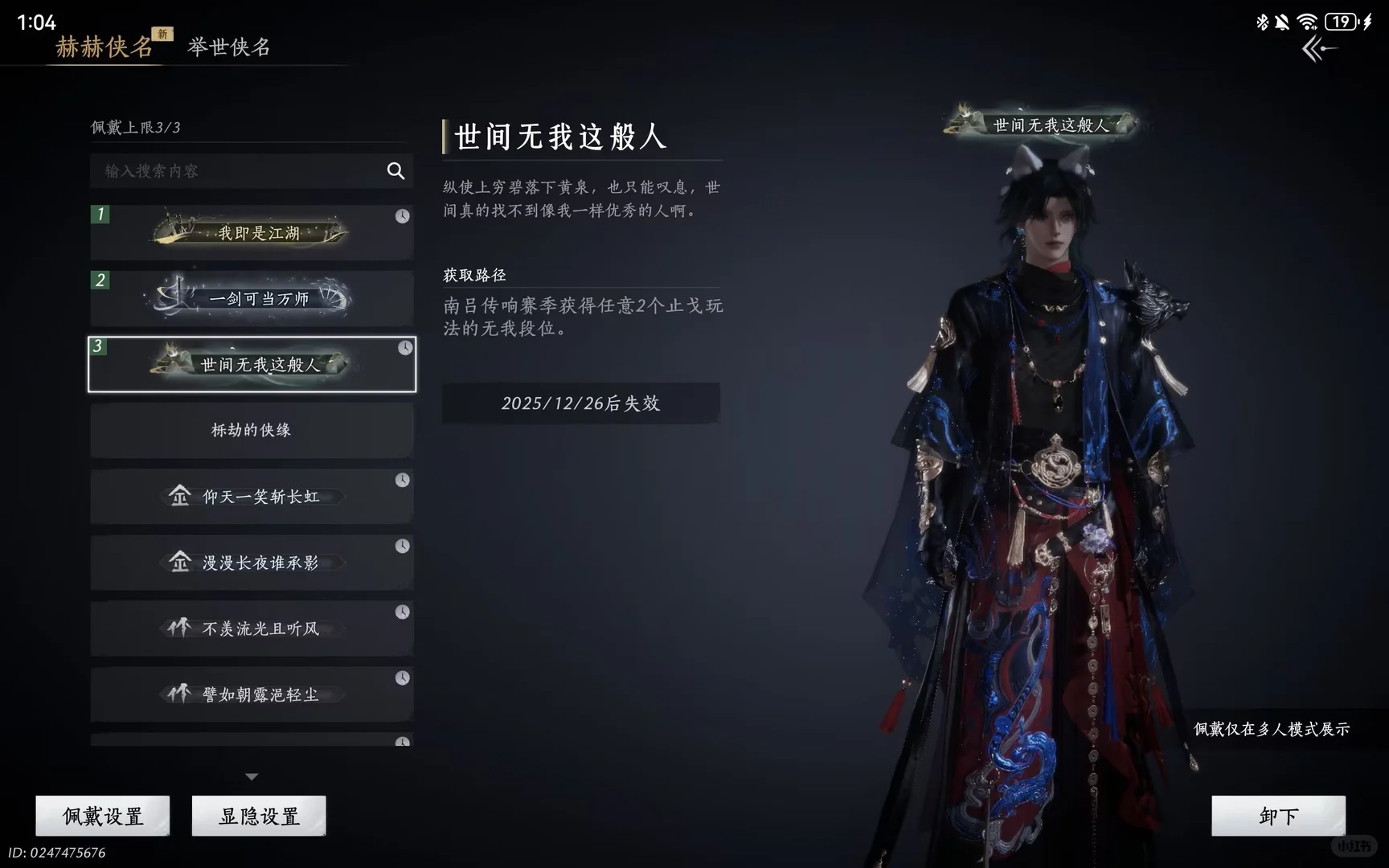Click the bamboo icon beside 不羡流光且听风
The height and width of the screenshot is (868, 1389).
pyautogui.click(x=178, y=628)
